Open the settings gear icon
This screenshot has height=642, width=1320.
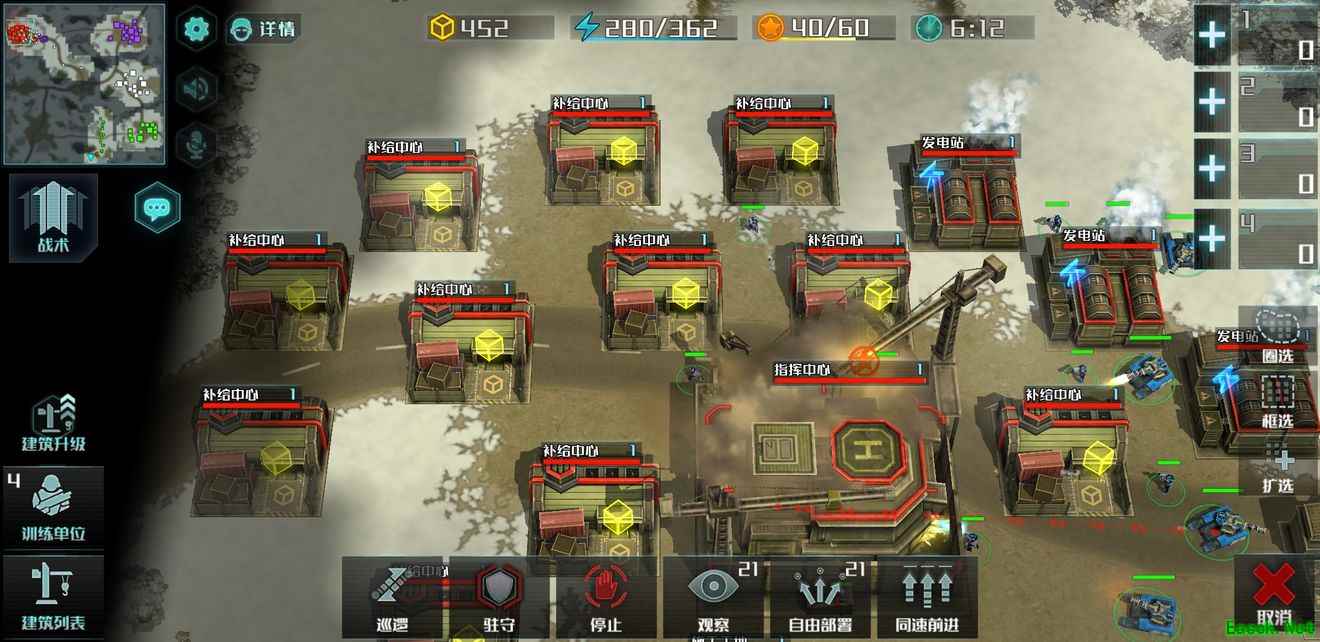tap(196, 28)
